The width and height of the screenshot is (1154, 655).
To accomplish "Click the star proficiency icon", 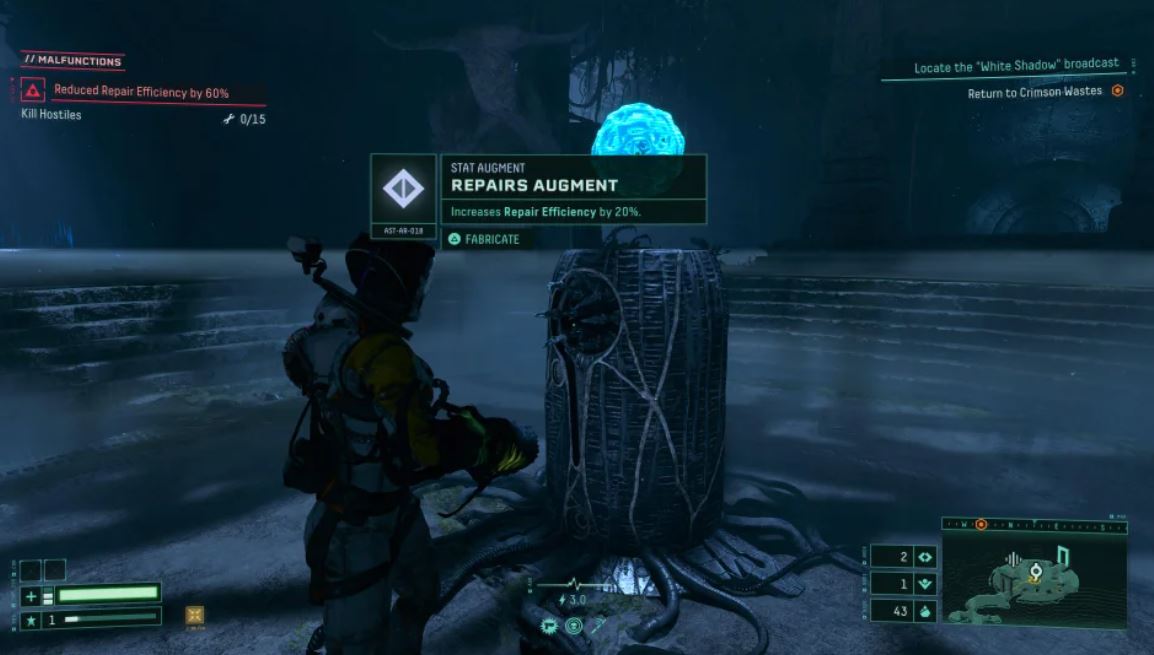I will [30, 621].
